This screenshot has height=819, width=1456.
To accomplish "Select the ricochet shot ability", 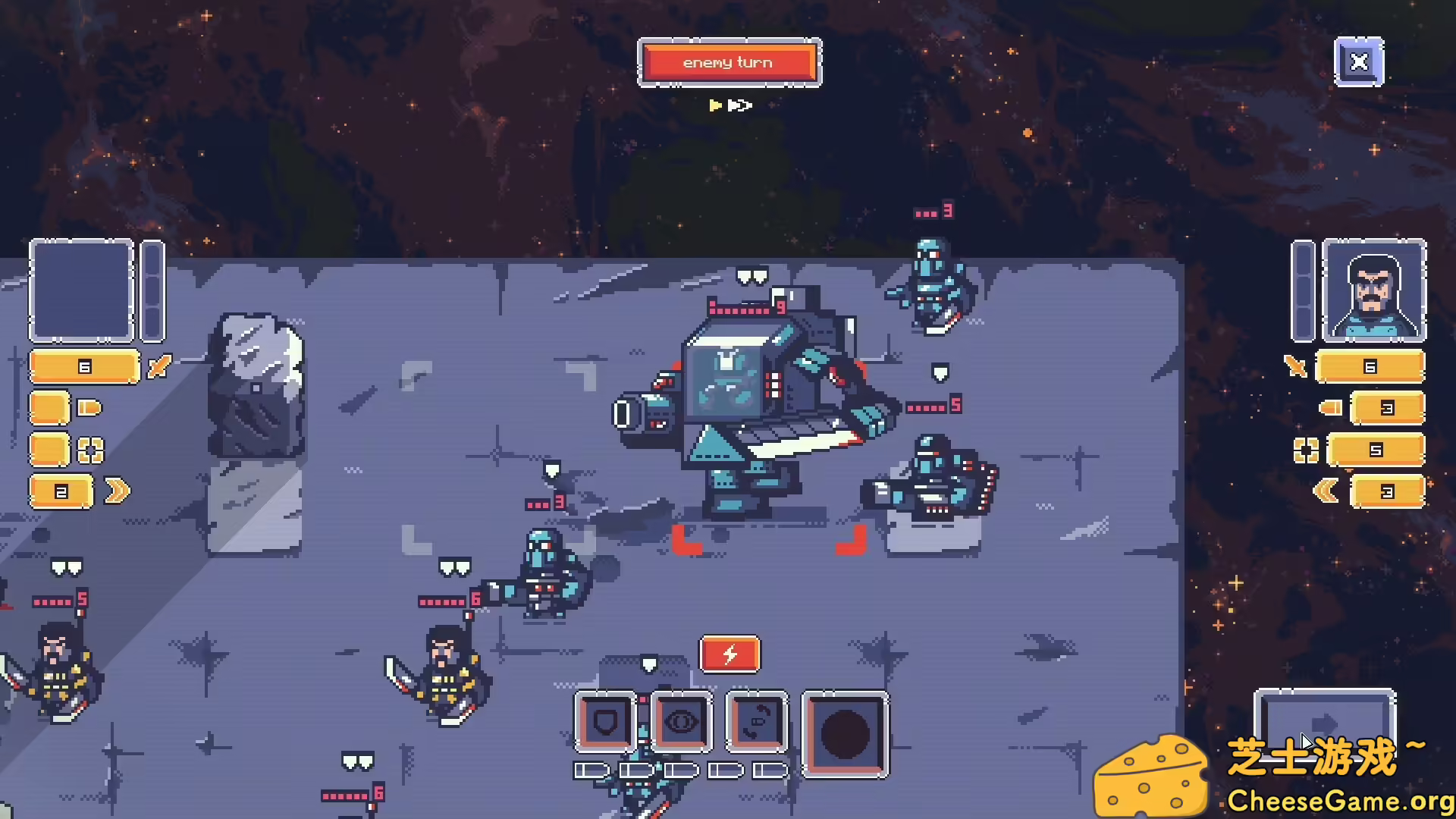I will coord(757,722).
